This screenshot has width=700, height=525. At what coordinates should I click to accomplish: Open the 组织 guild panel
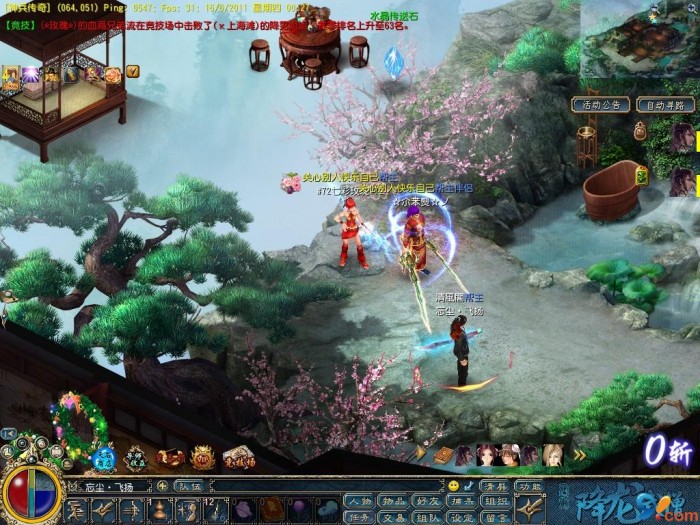click(x=495, y=500)
